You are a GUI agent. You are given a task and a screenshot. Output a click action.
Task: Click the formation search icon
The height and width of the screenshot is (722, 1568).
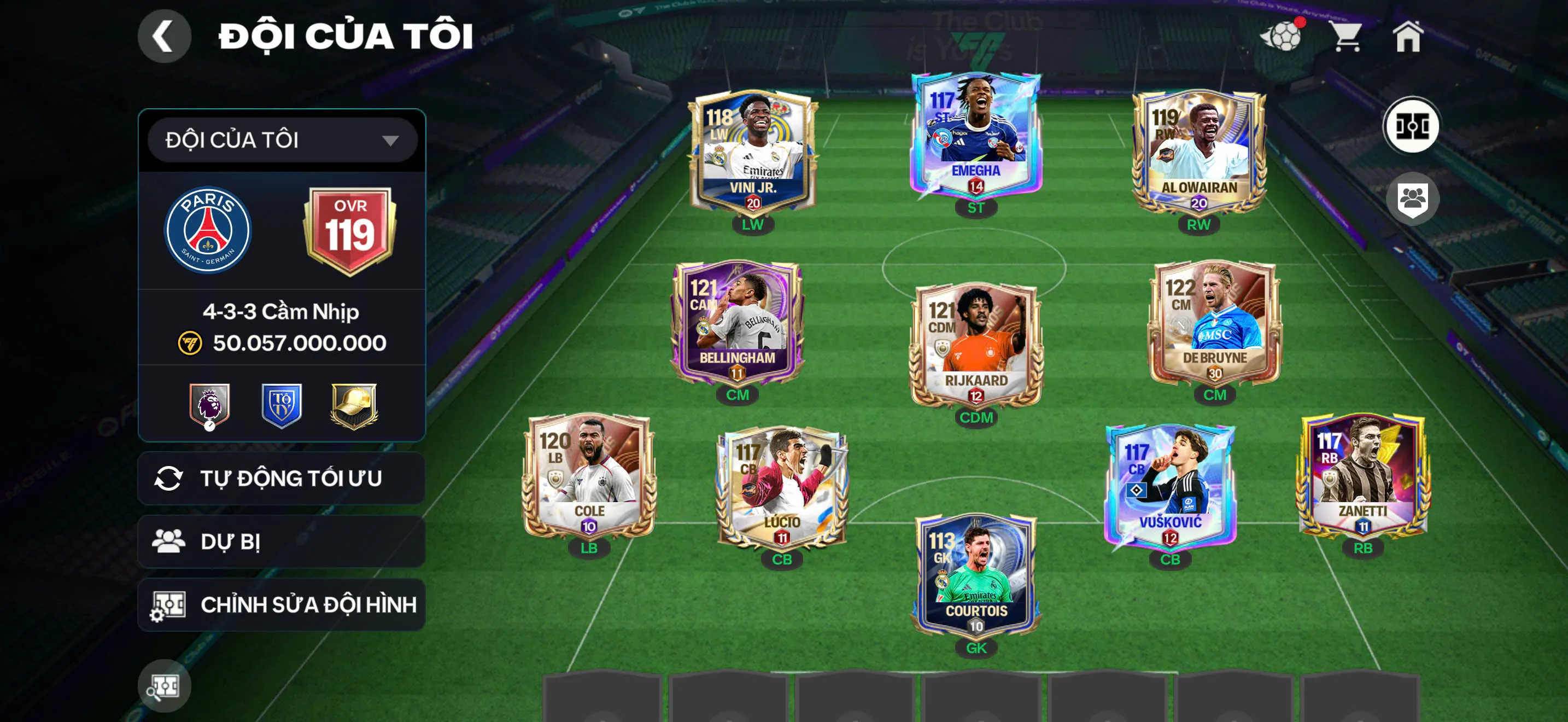point(165,686)
